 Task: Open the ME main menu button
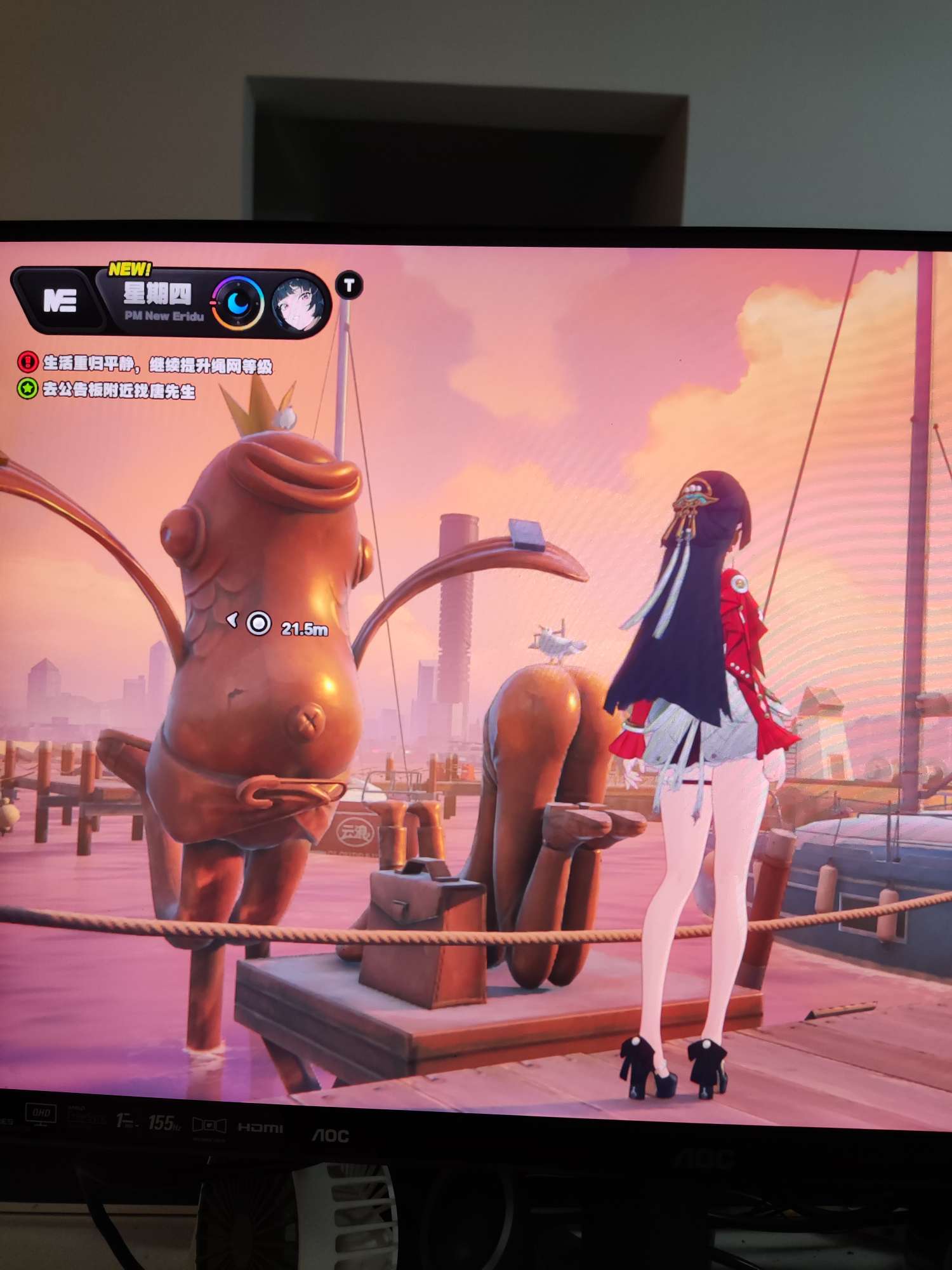pos(60,300)
